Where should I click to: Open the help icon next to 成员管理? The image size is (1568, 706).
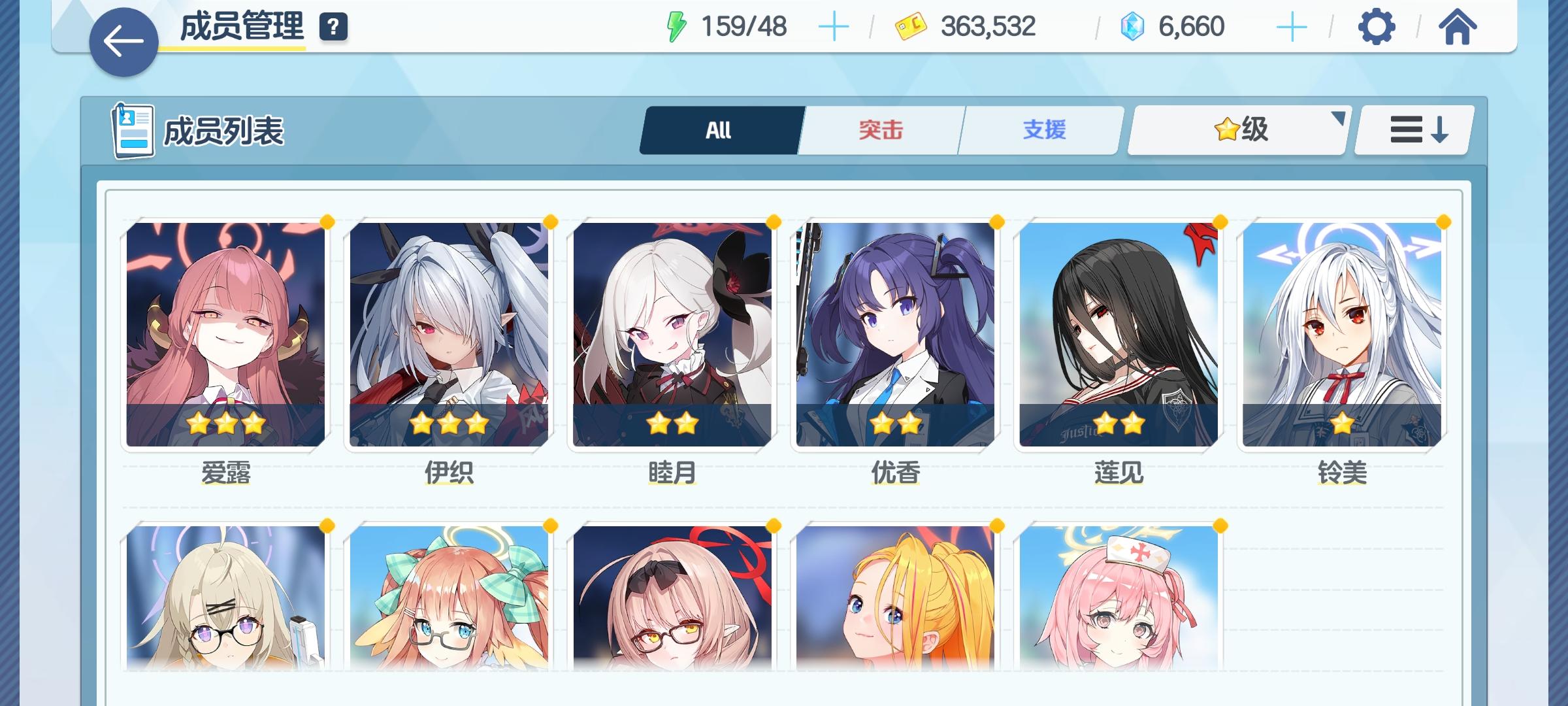[x=333, y=27]
